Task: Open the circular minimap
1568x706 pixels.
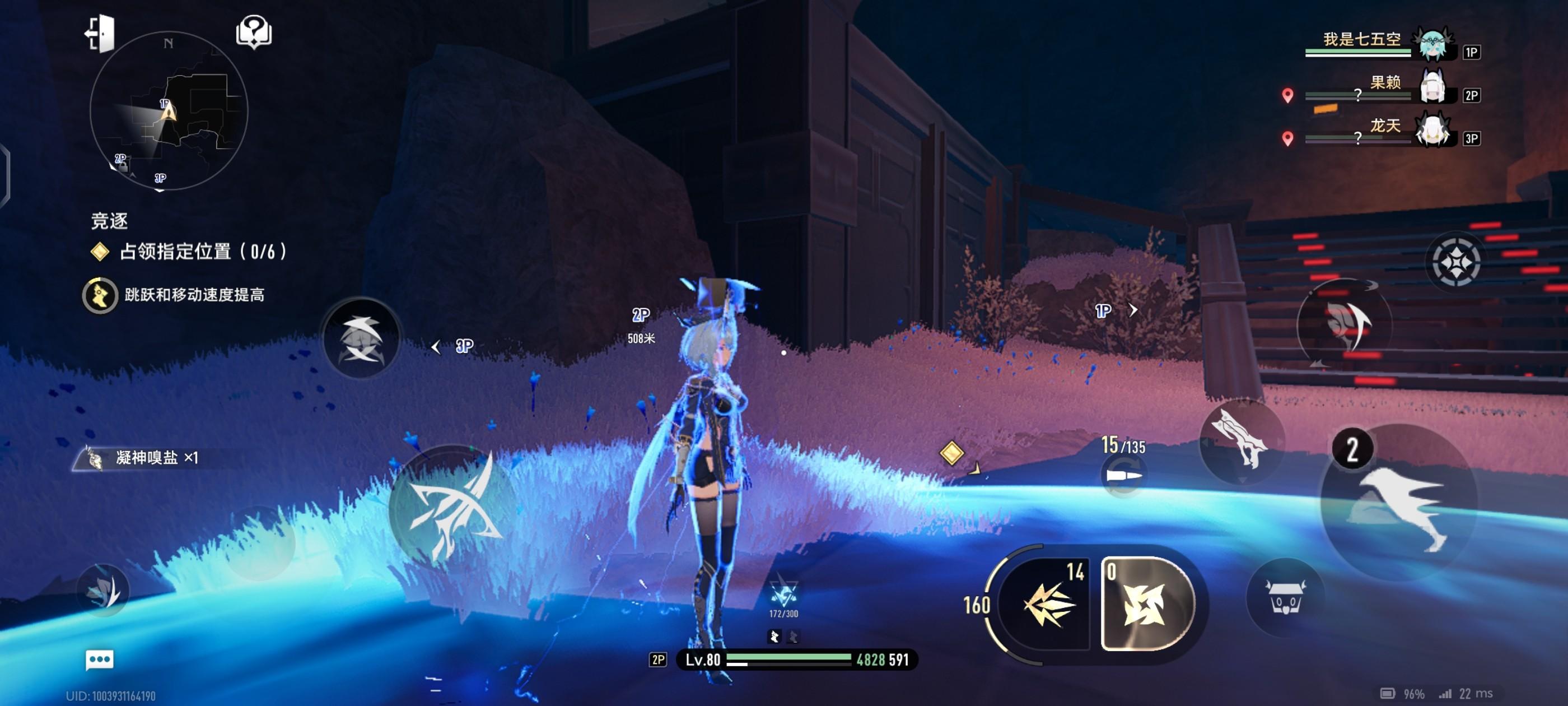Action: coord(169,112)
